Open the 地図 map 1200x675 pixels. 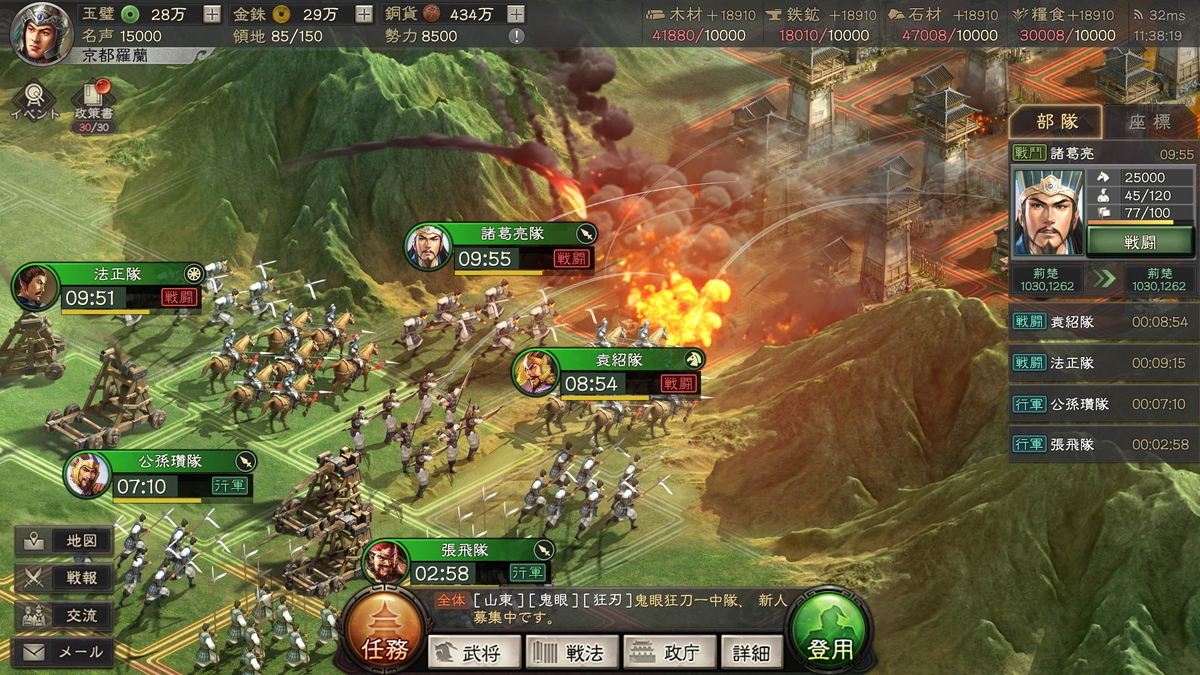click(65, 541)
